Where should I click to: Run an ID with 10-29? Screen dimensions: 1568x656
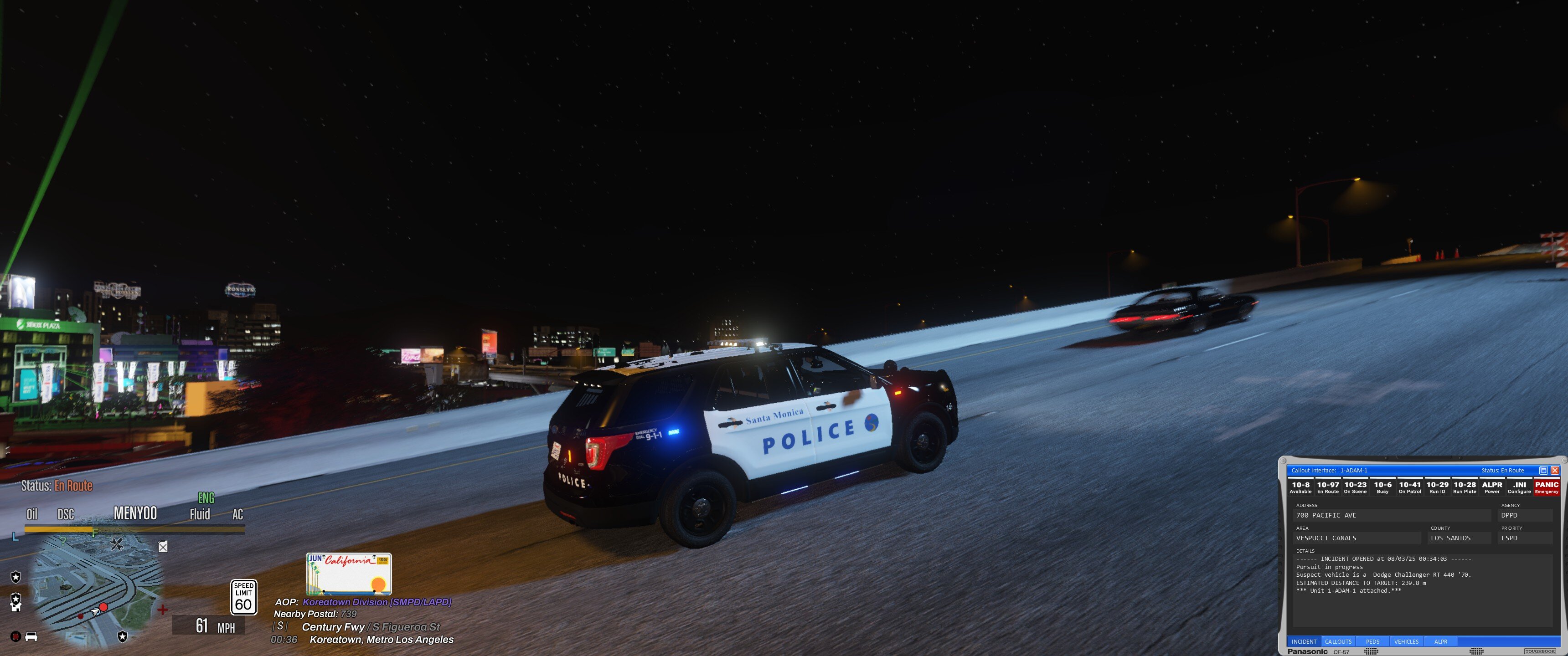tap(1437, 487)
